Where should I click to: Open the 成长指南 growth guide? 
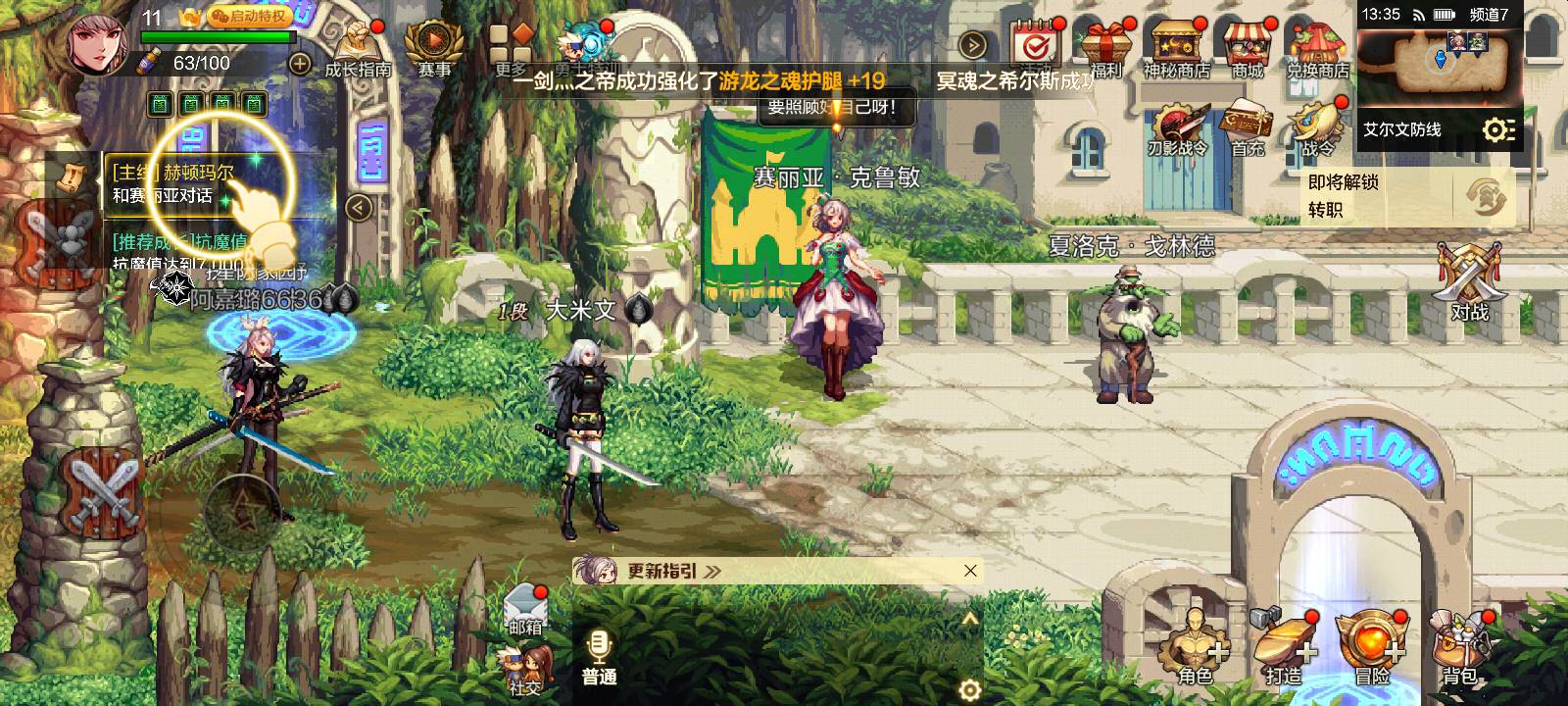(357, 49)
